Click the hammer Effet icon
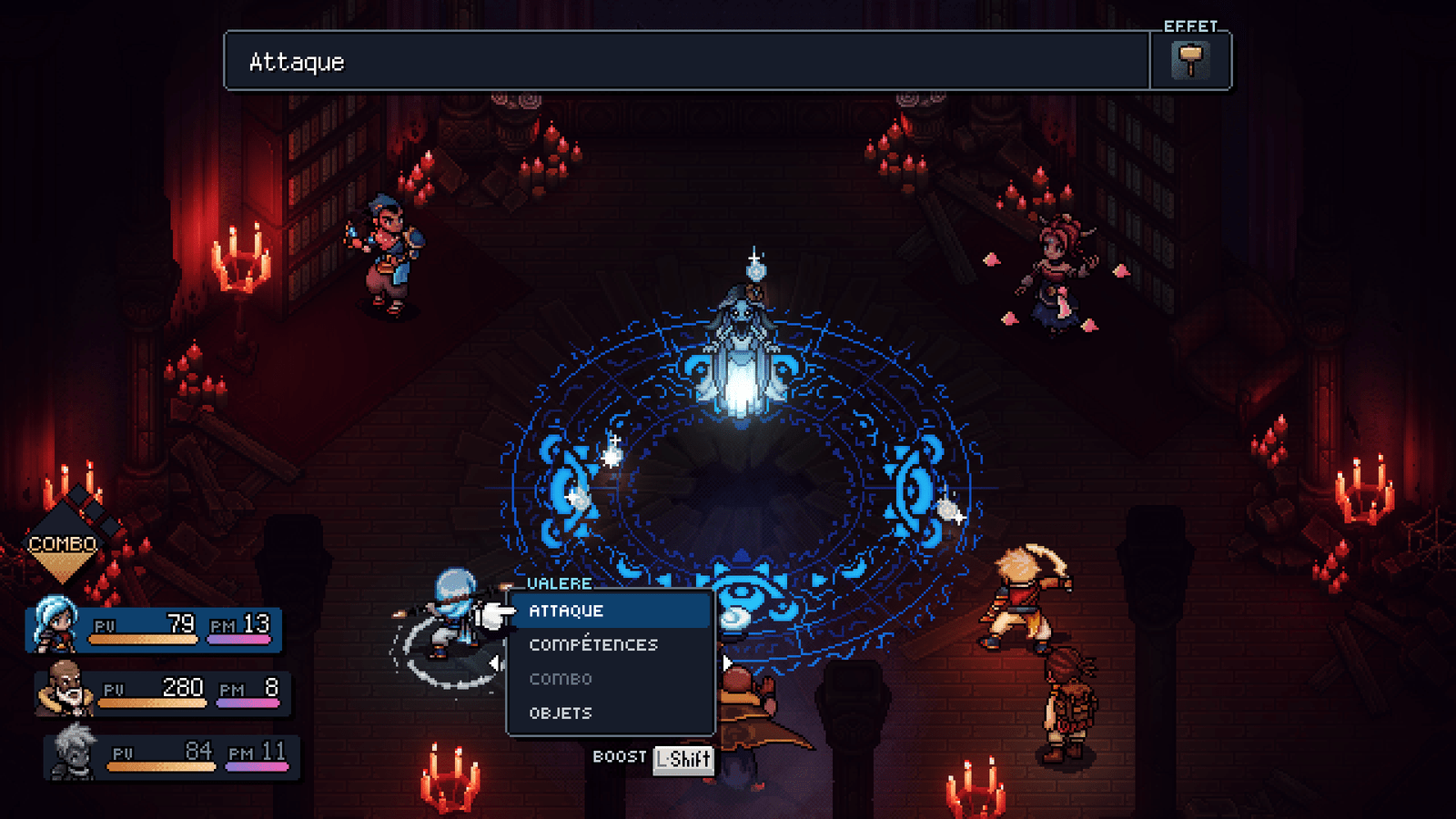The width and height of the screenshot is (1456, 819). pos(1190,60)
